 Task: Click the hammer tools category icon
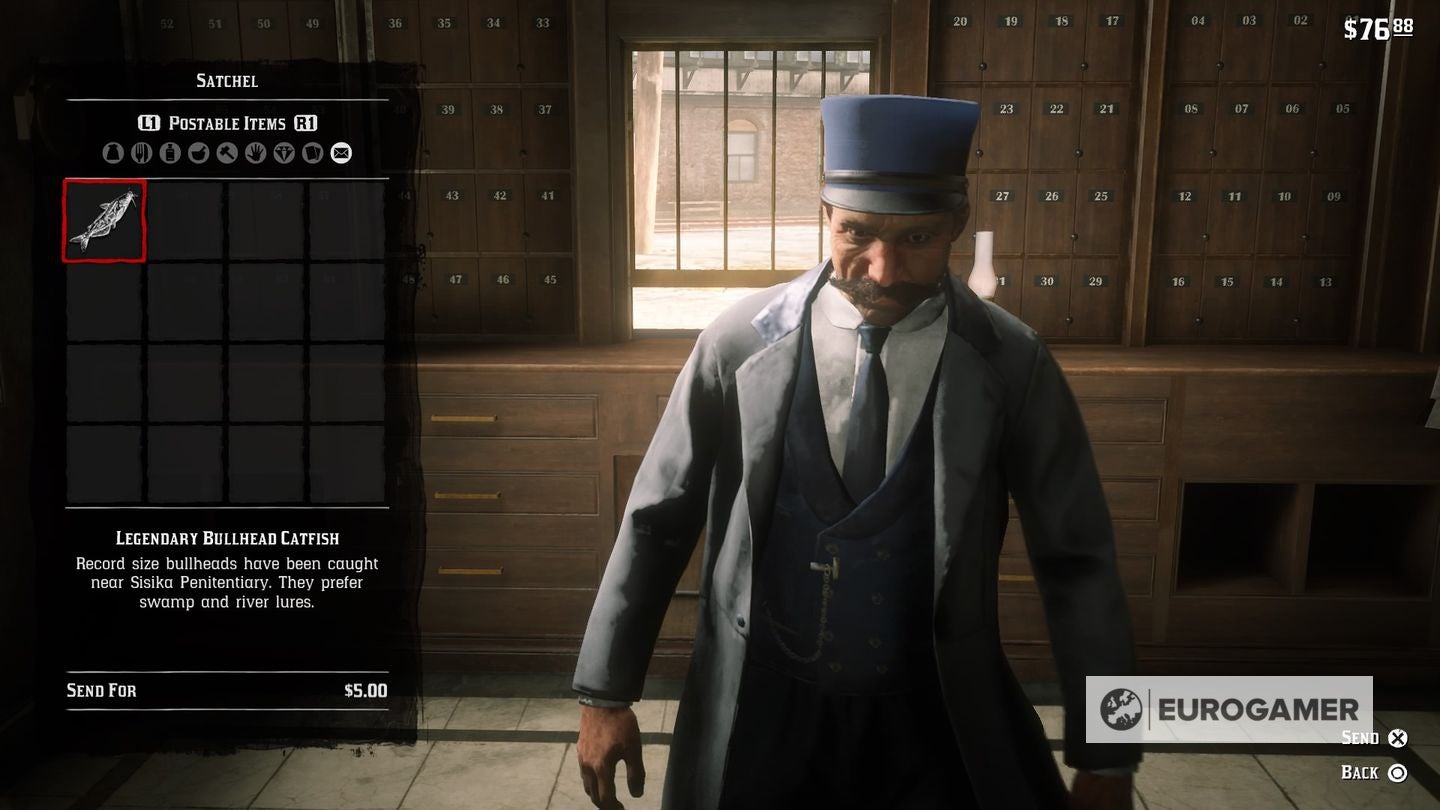pyautogui.click(x=224, y=153)
